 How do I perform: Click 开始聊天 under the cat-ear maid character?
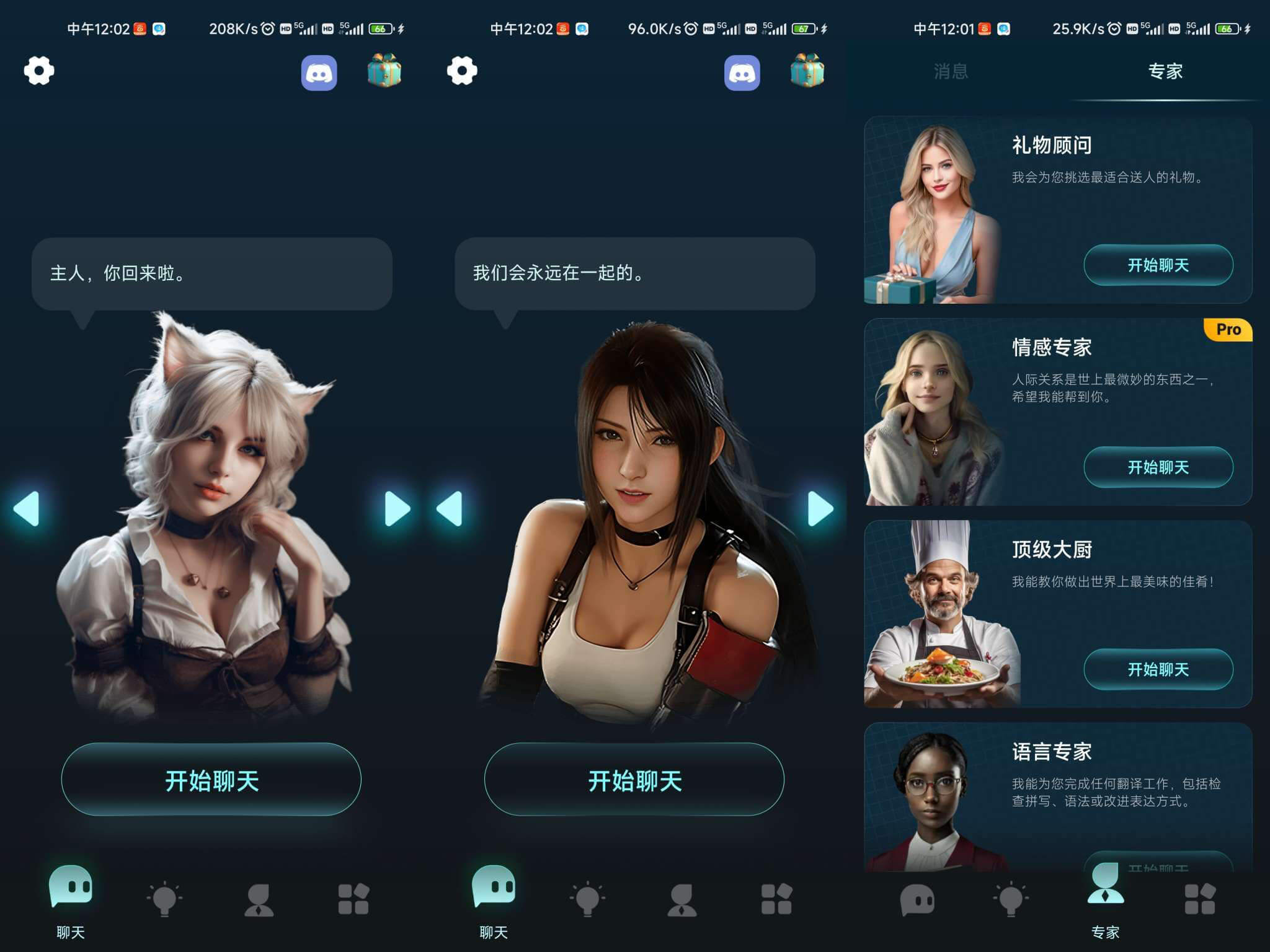click(212, 781)
